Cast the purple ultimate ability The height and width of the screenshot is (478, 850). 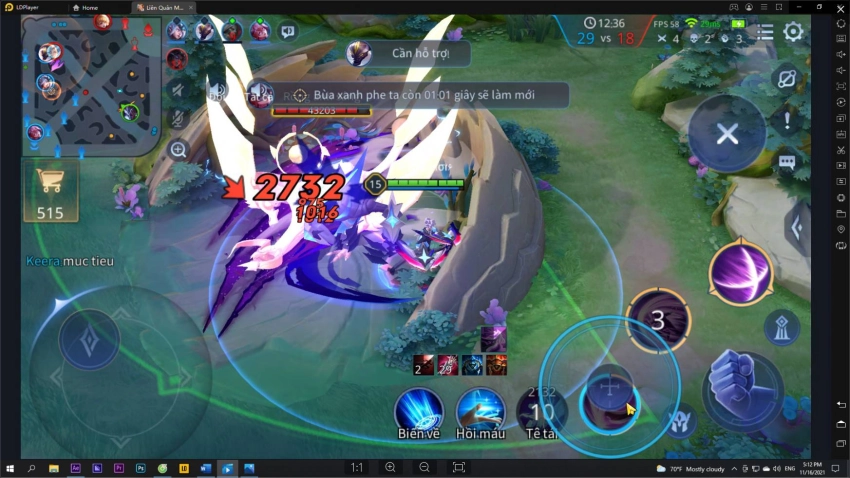pyautogui.click(x=741, y=273)
